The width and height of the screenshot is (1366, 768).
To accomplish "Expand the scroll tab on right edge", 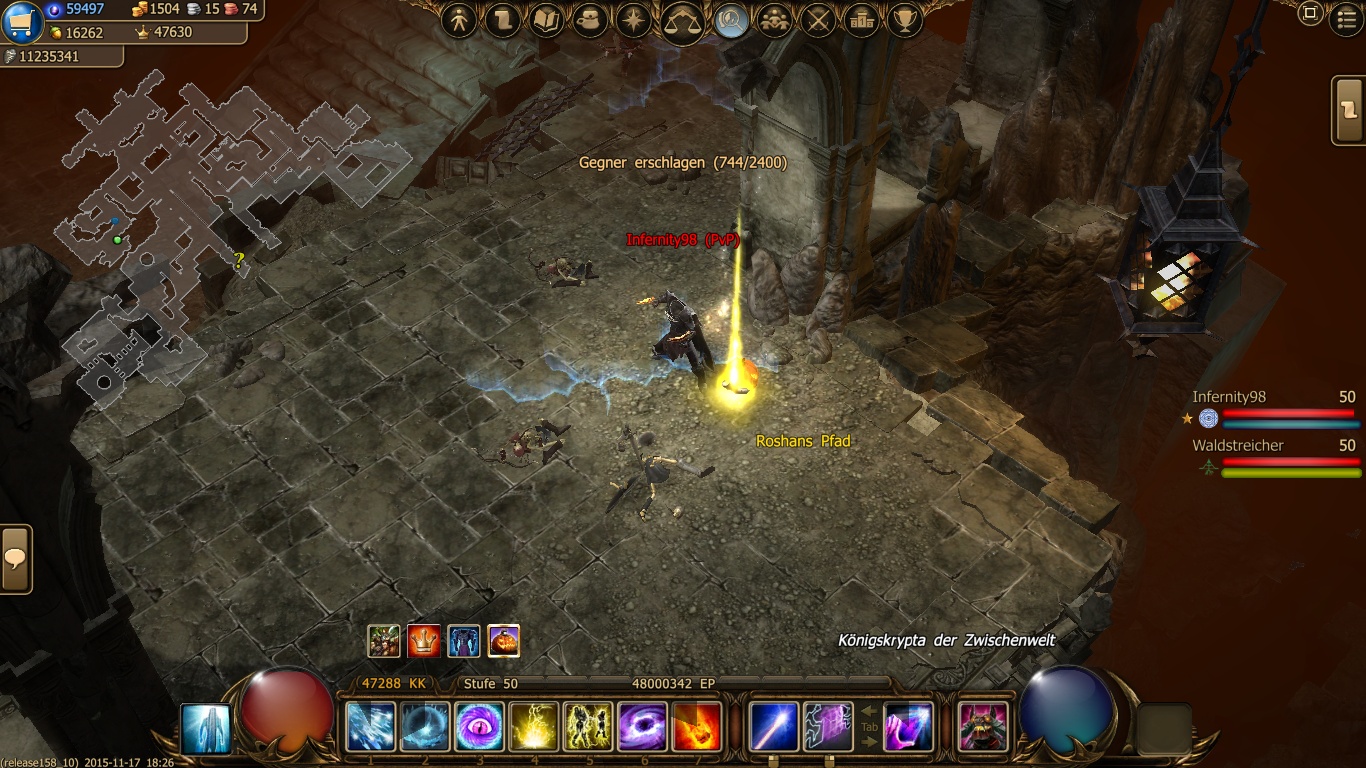I will tap(1349, 110).
